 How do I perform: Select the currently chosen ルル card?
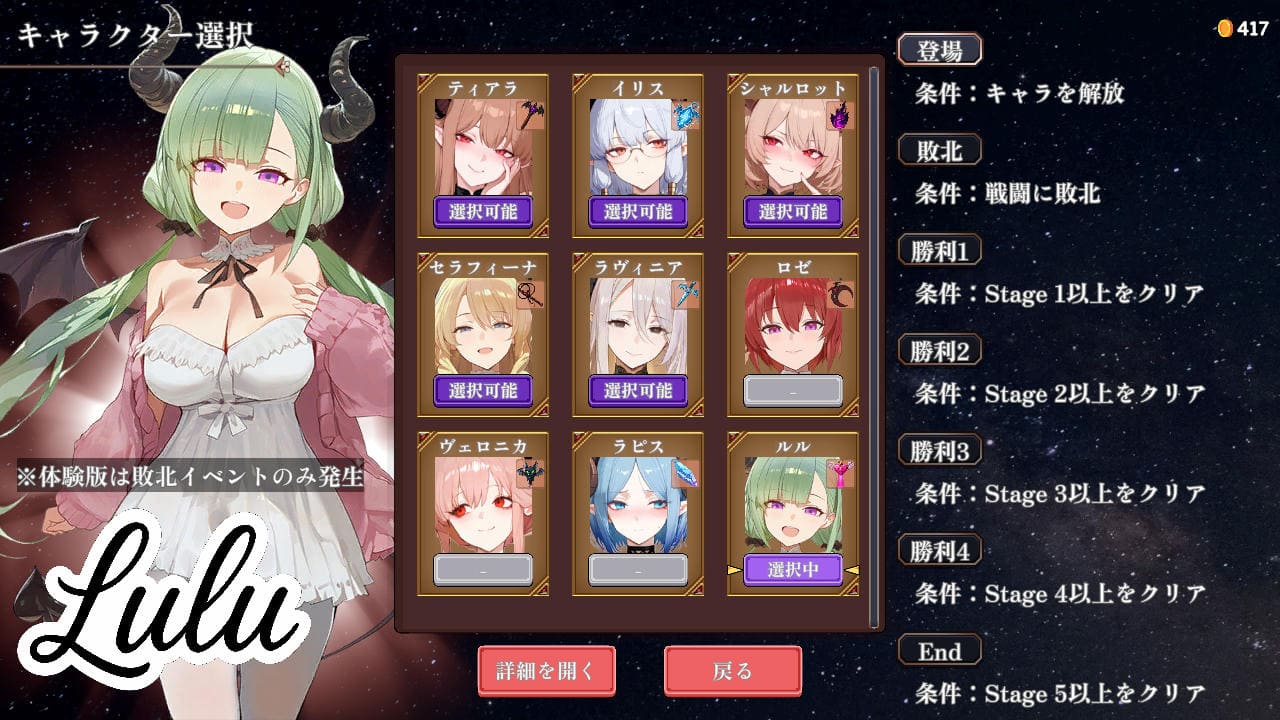792,513
